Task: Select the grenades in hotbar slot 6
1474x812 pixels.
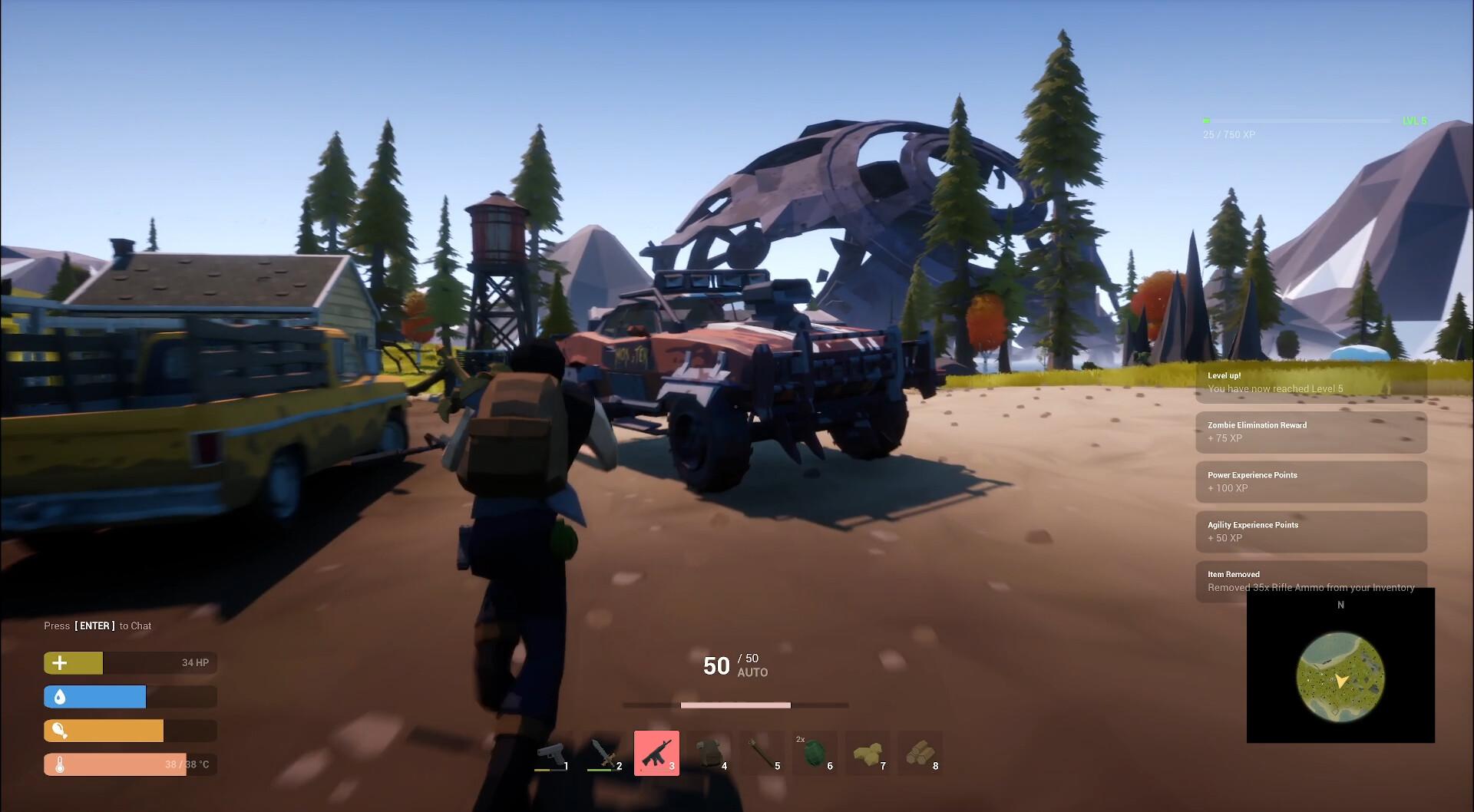Action: [x=815, y=754]
